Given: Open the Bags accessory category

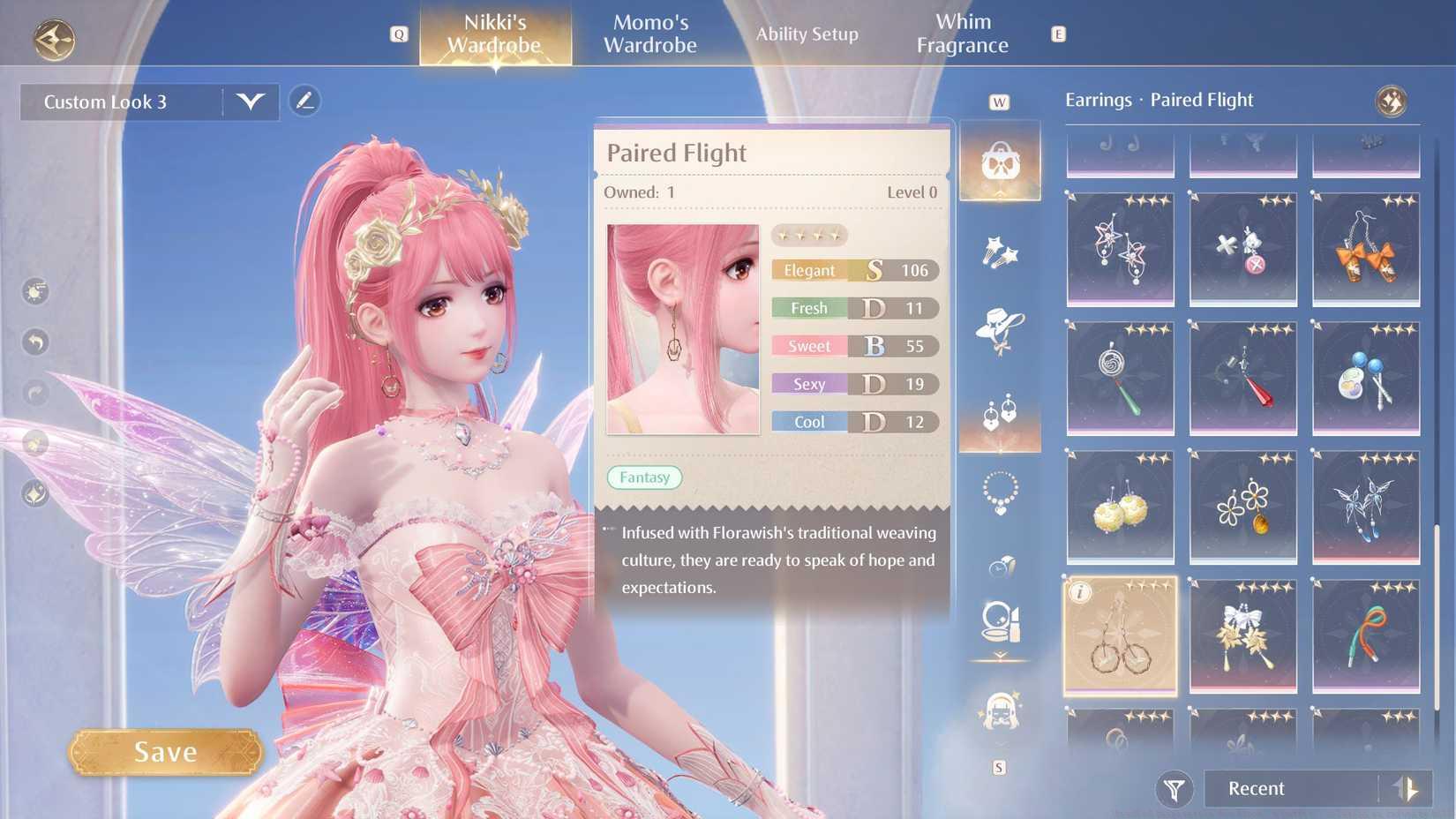Looking at the screenshot, I should [1000, 162].
